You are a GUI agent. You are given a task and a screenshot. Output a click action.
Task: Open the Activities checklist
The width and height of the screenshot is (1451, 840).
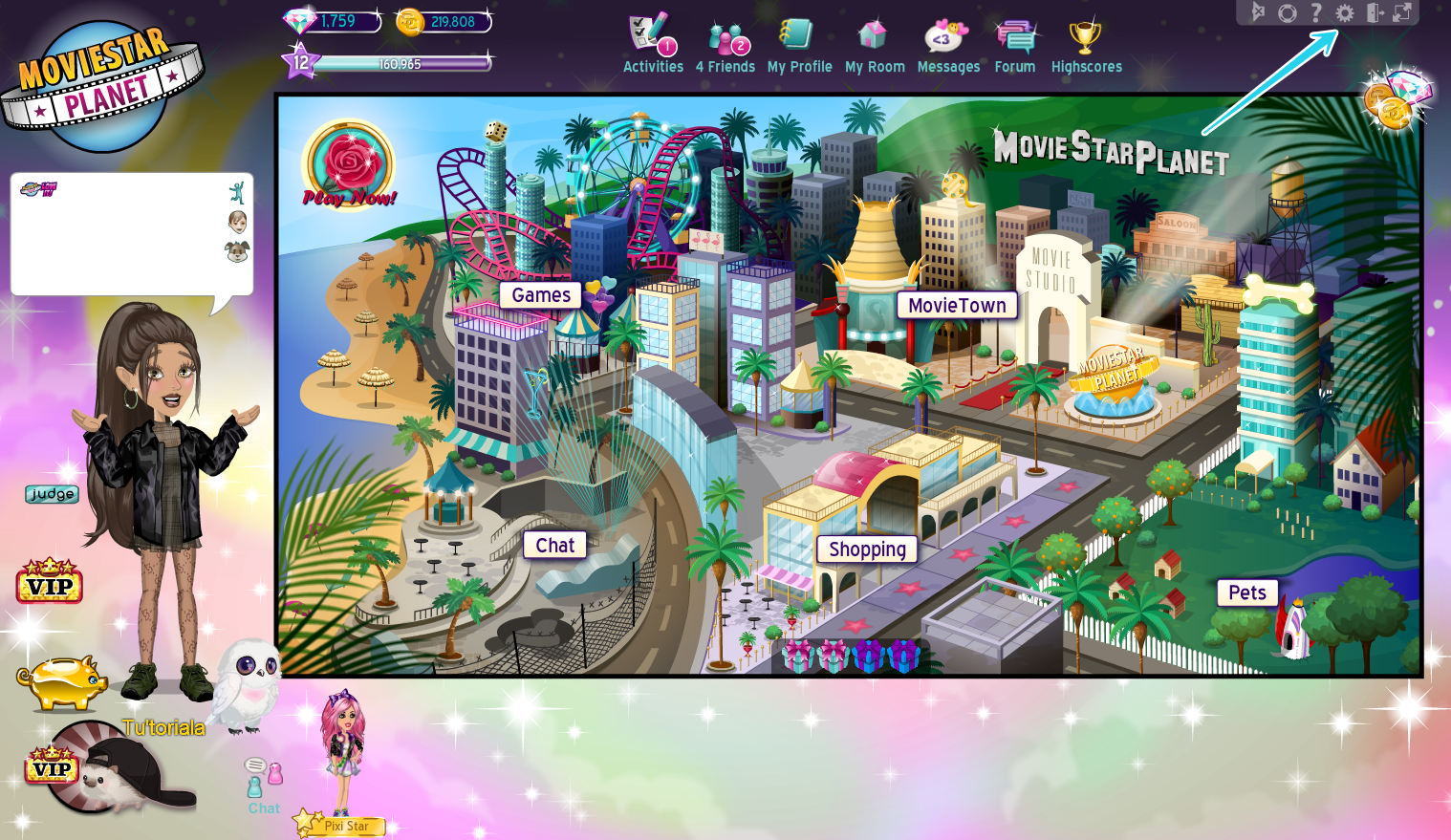tap(653, 40)
